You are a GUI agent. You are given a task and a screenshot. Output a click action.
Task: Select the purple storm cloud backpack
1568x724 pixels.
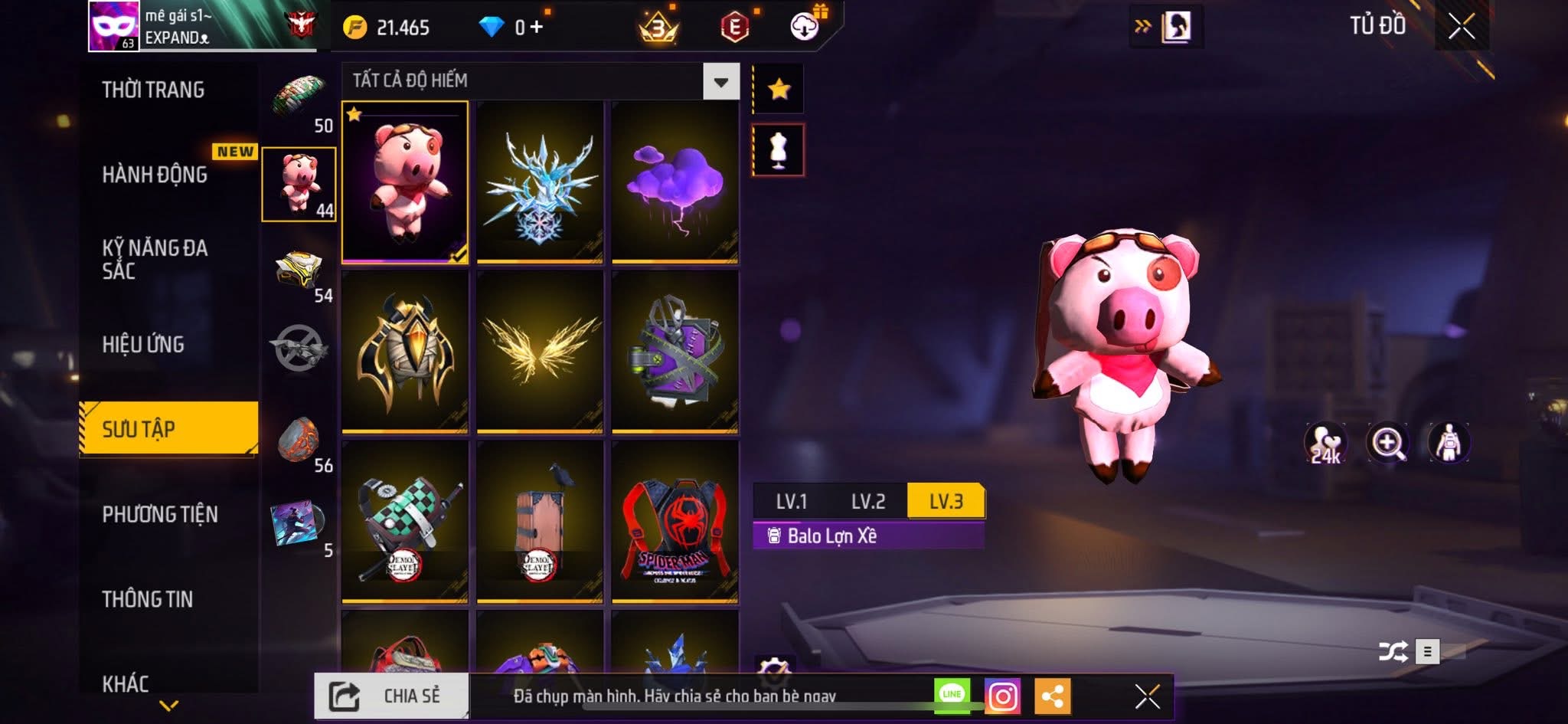[x=675, y=182]
